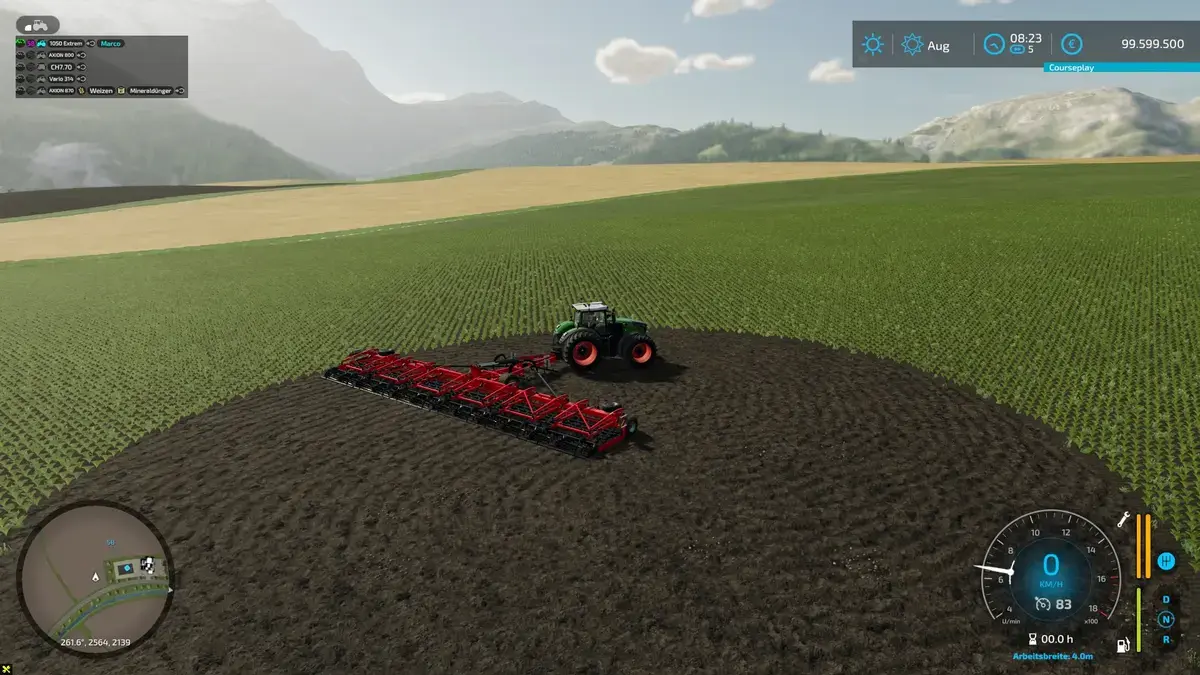Click the cruise control speed icon

click(1042, 603)
